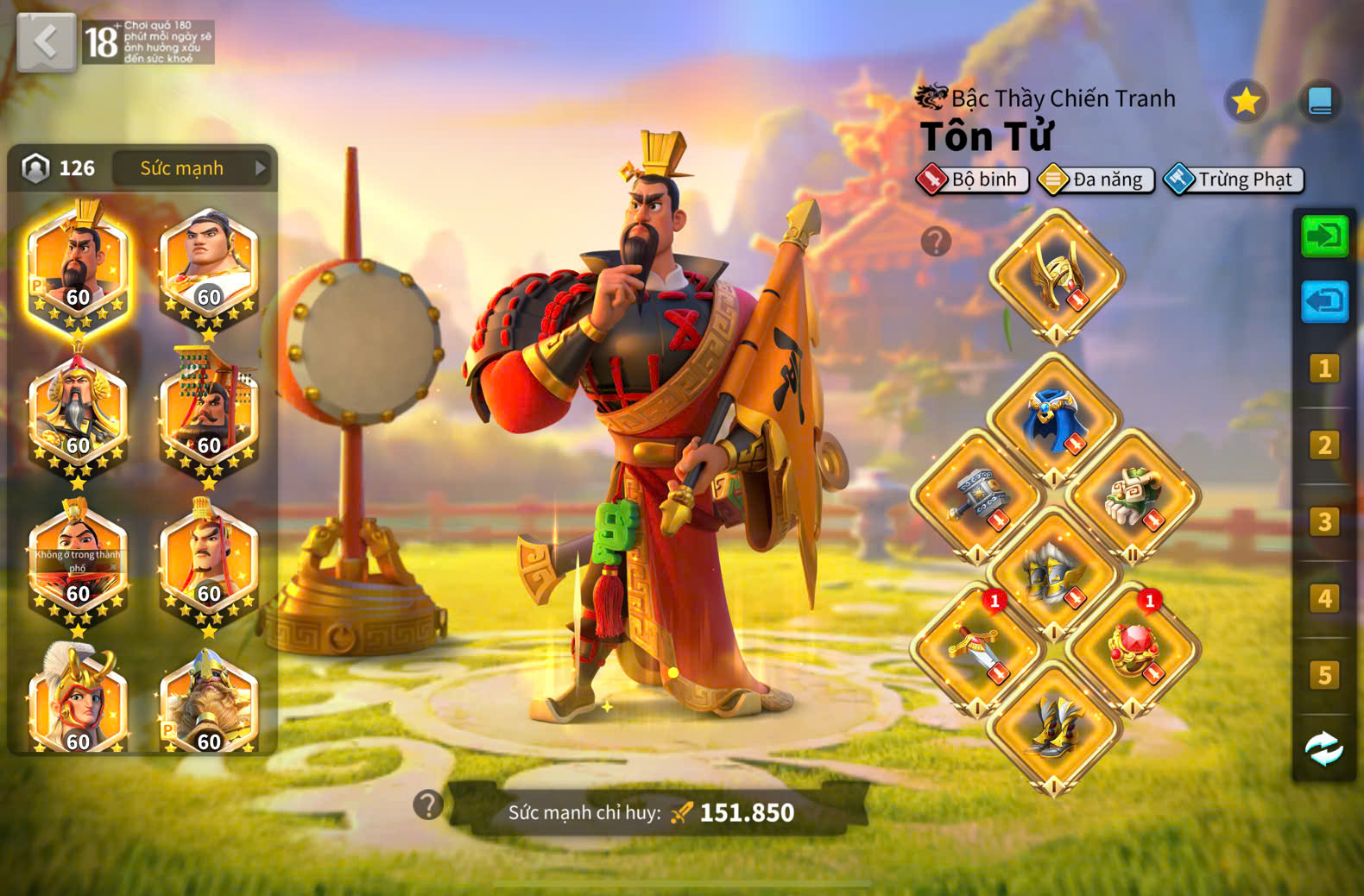Image resolution: width=1364 pixels, height=896 pixels.
Task: Open the Sức mạnh sort dropdown
Action: (x=193, y=167)
